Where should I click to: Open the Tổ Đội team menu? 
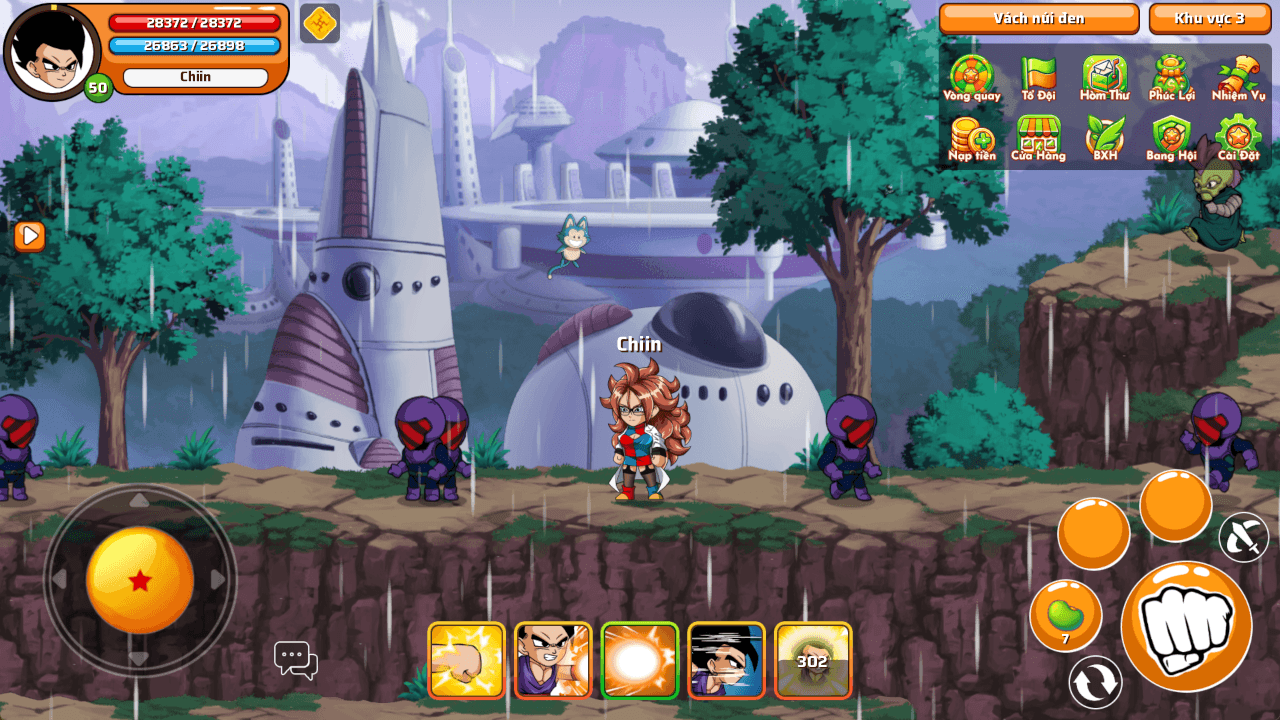1038,76
